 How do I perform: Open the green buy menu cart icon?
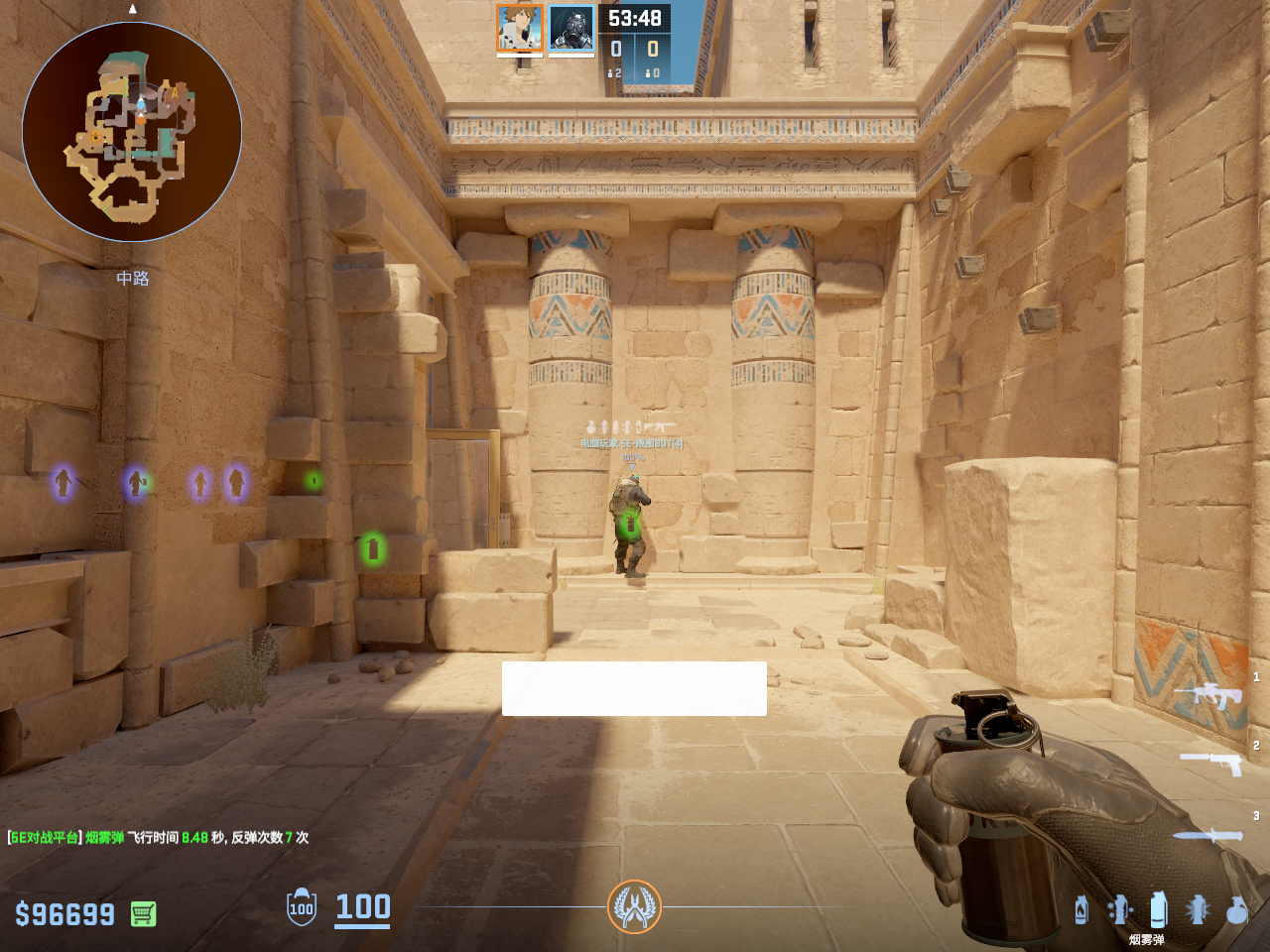point(143,913)
